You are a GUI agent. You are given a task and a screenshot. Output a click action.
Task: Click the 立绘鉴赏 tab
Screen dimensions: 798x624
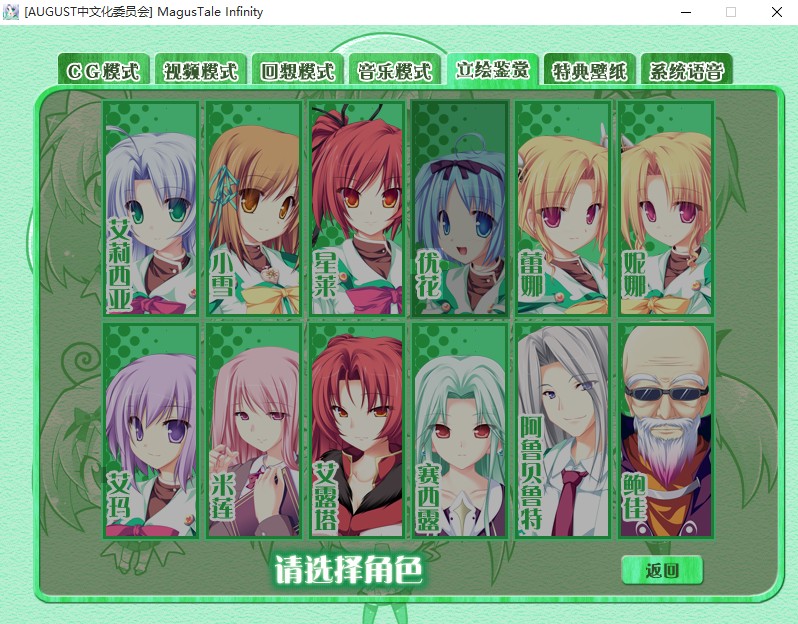coord(492,70)
